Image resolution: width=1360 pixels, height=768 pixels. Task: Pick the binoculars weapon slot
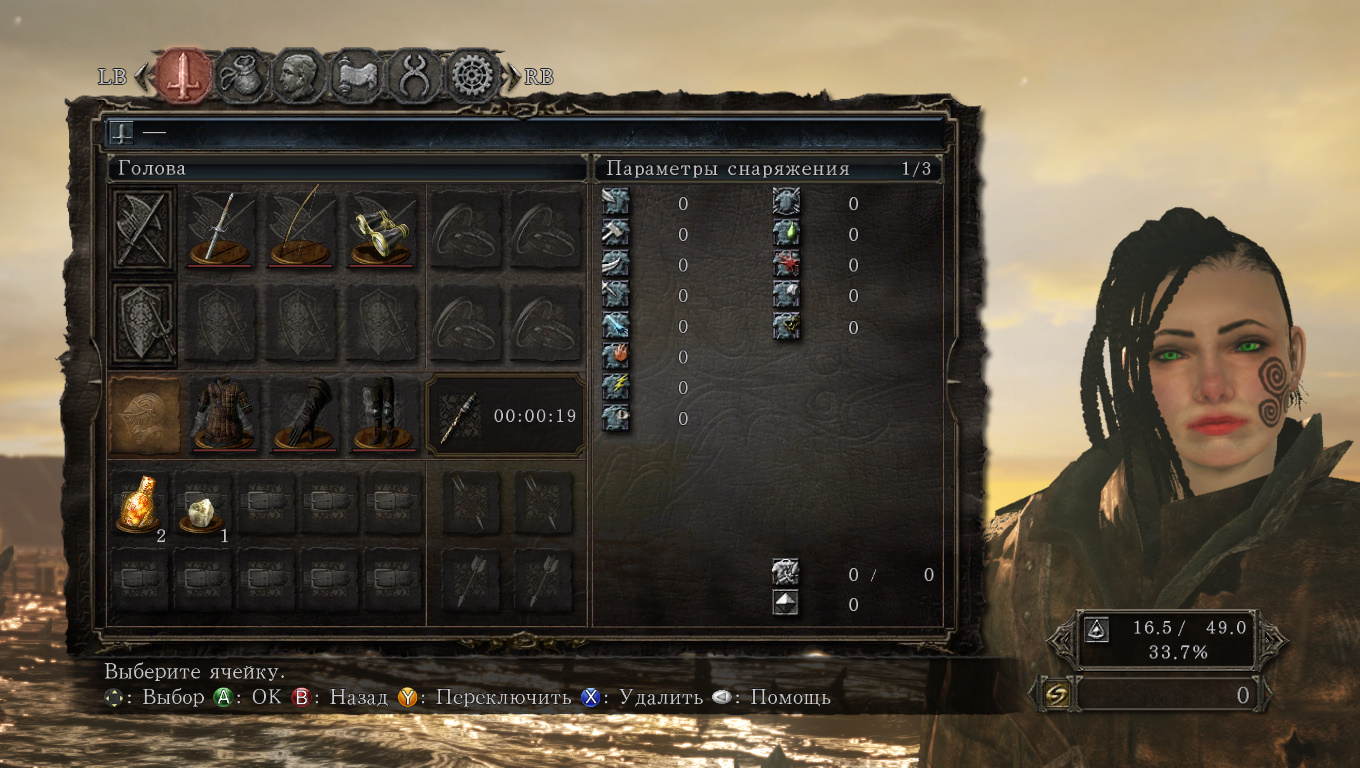tap(381, 229)
